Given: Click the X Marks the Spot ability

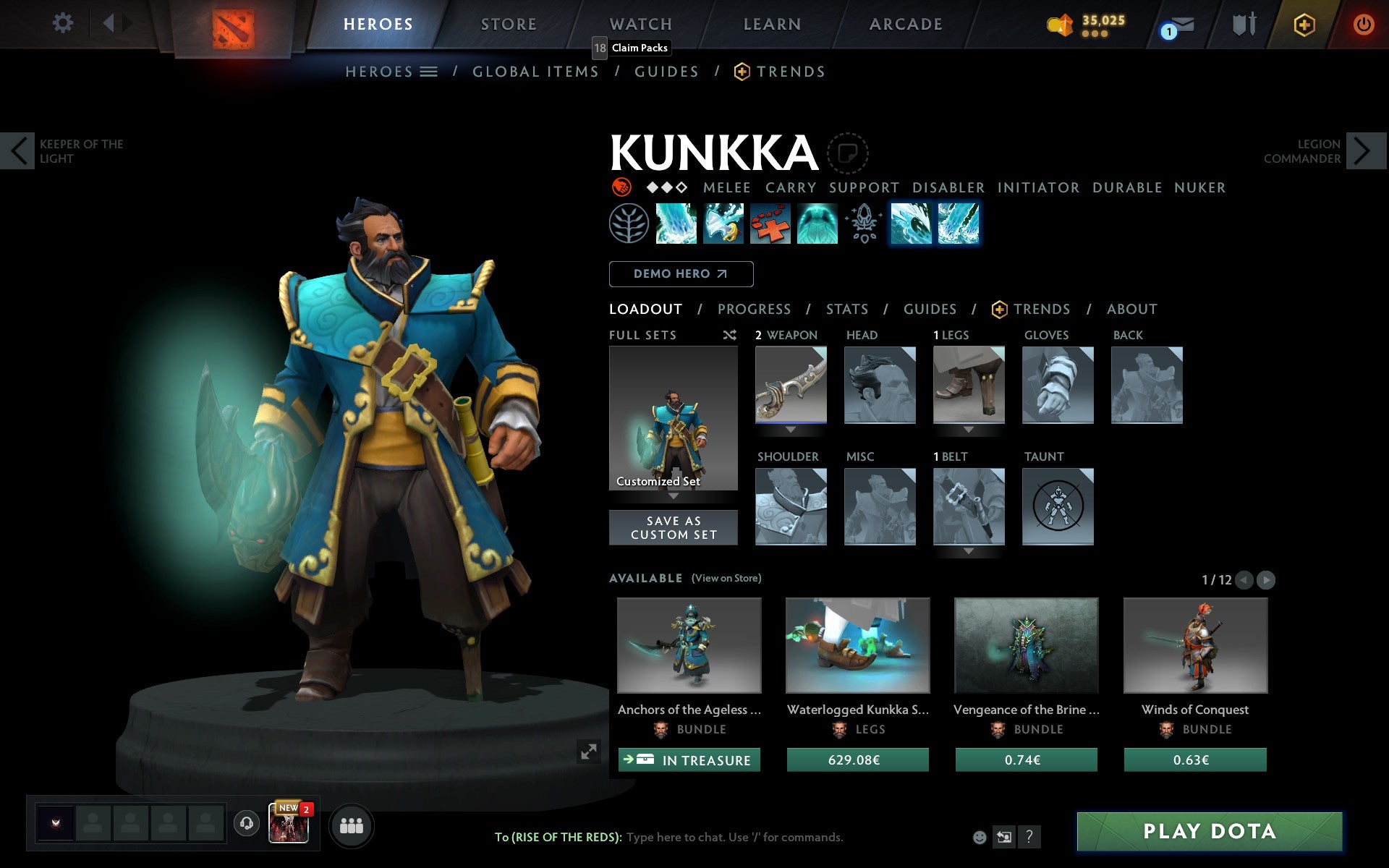Looking at the screenshot, I should pos(770,224).
